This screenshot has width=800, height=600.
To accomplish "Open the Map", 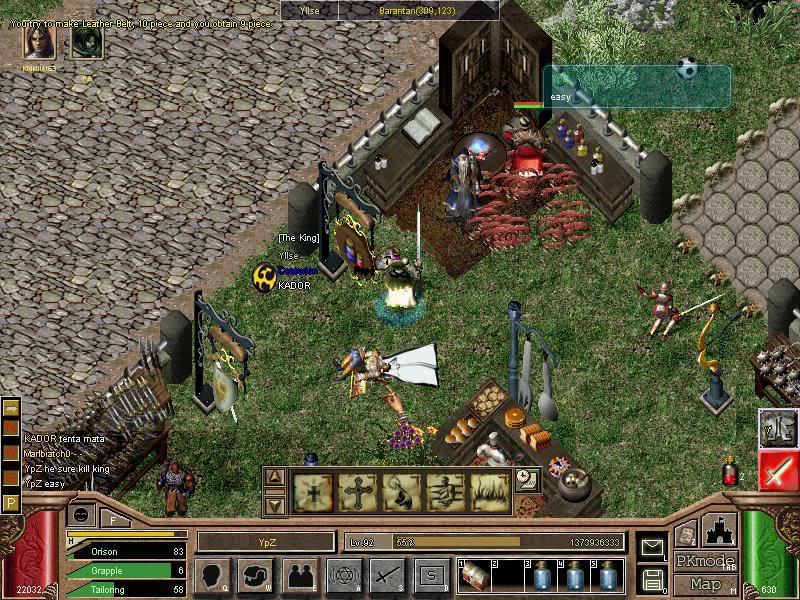I will (705, 584).
